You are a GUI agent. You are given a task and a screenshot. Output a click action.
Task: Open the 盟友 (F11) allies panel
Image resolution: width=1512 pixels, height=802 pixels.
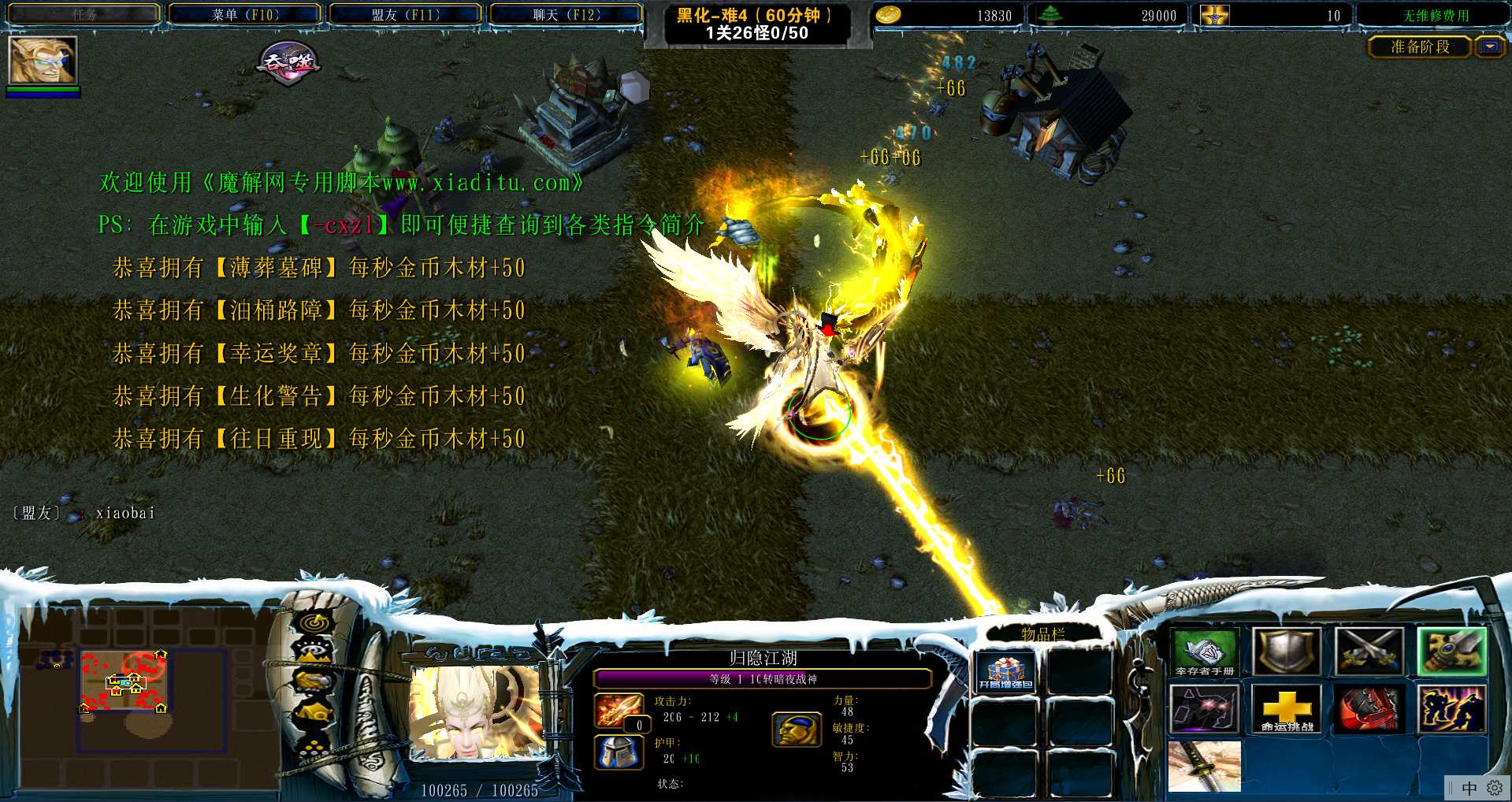[406, 15]
